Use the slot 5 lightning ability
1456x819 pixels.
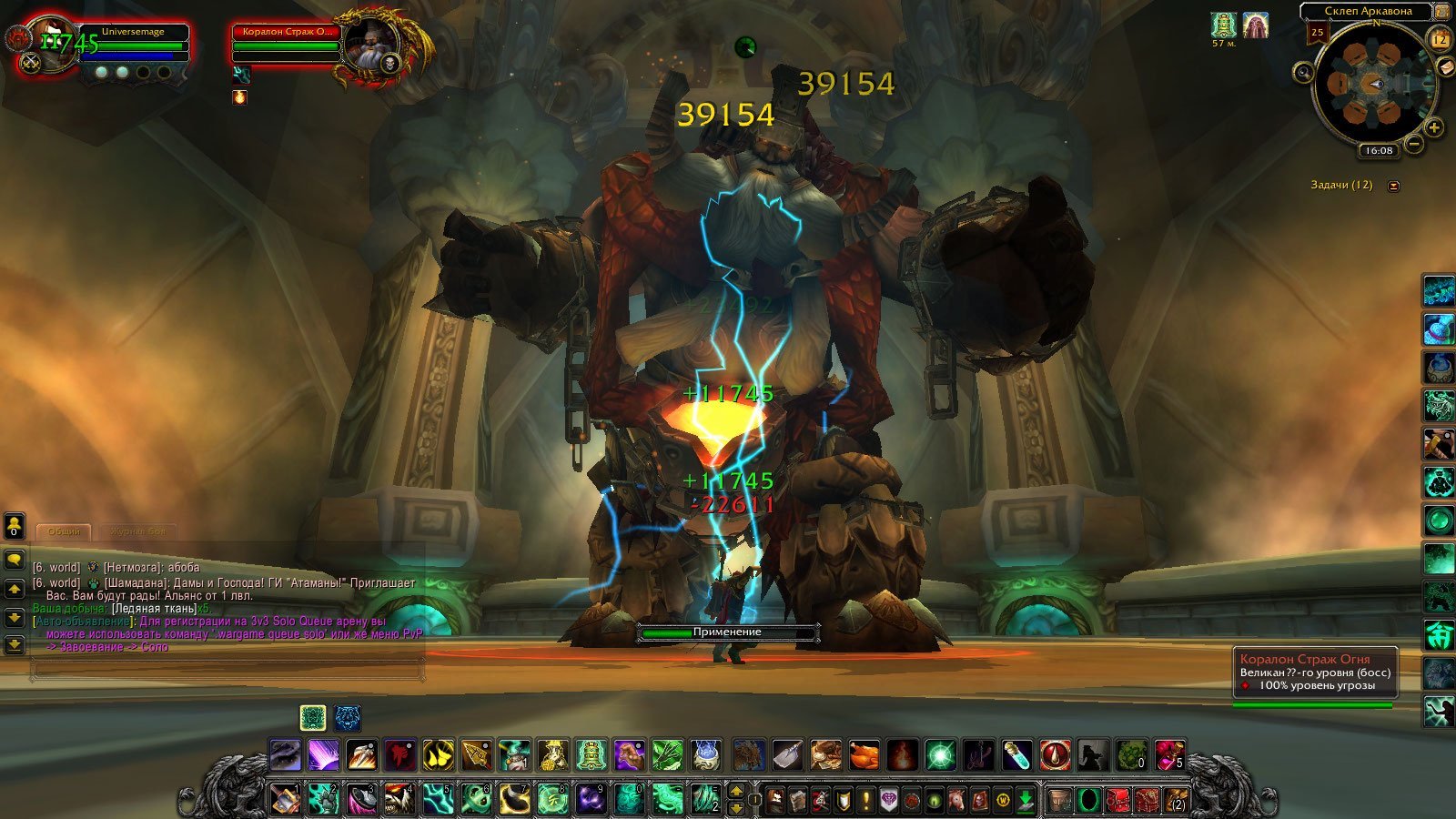[x=438, y=799]
